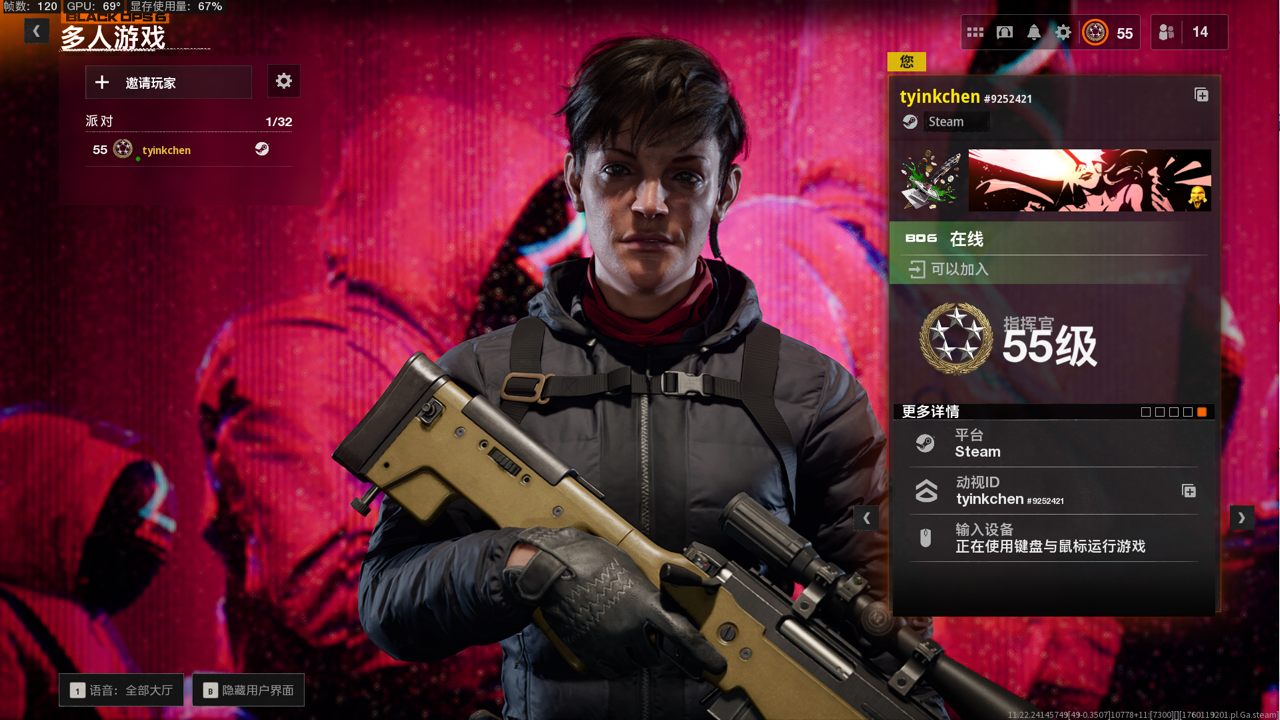
Task: Copy the 动视ID with its copy icon
Action: (x=1188, y=491)
